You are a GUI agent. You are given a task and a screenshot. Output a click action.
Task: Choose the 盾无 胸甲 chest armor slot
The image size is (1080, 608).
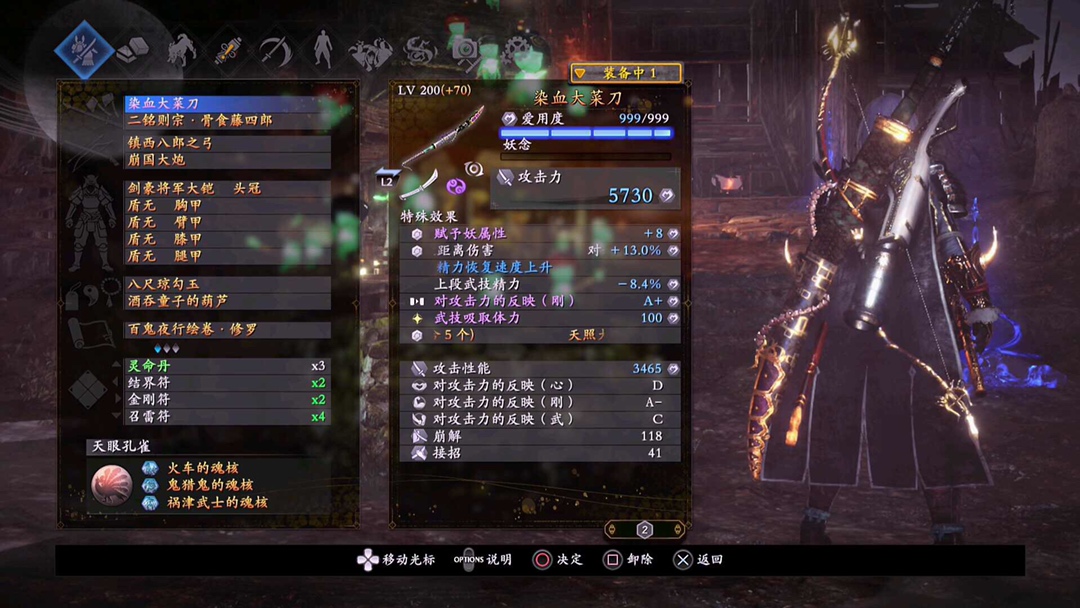227,205
